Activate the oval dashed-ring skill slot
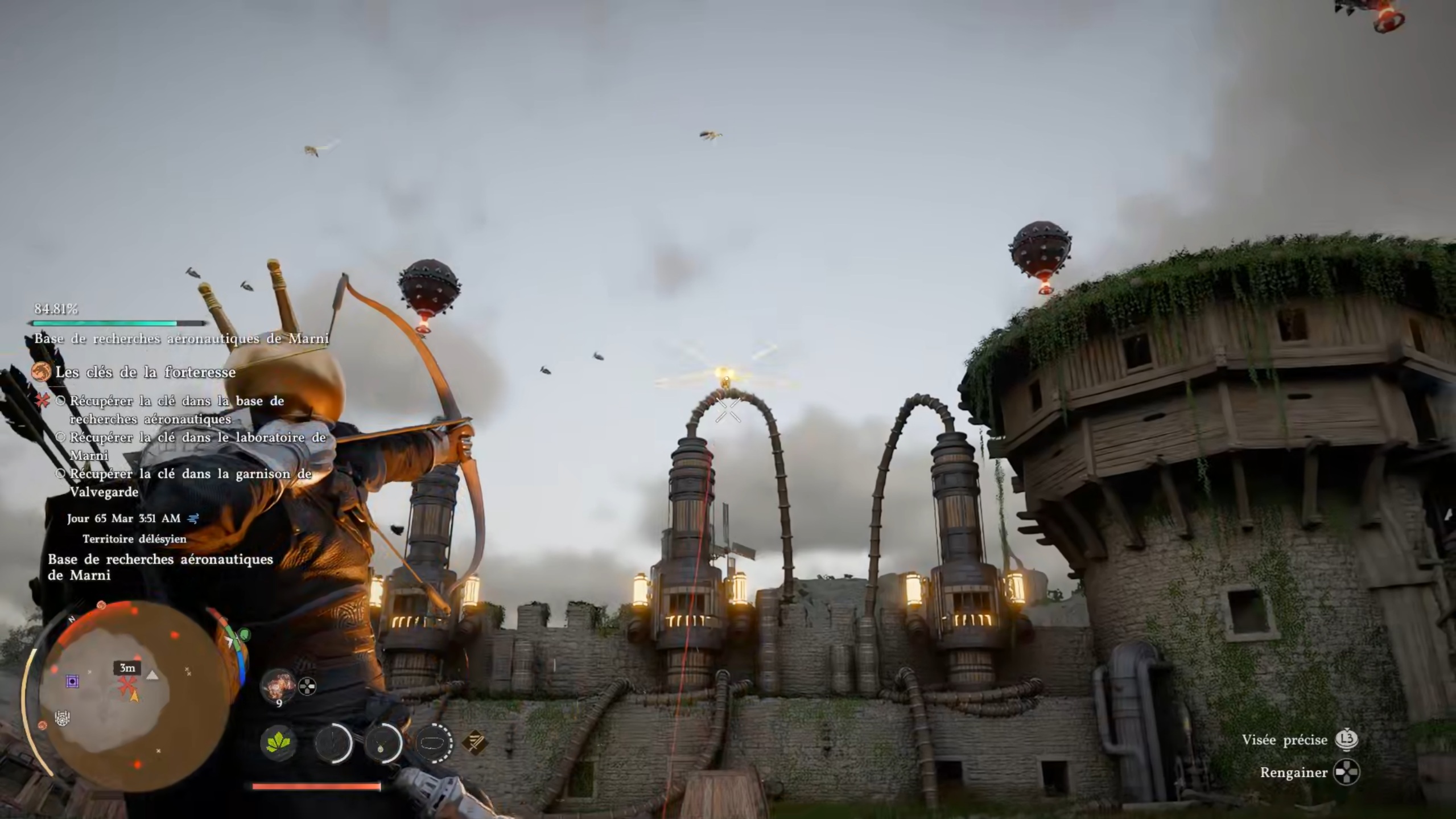Viewport: 1456px width, 819px height. [x=434, y=743]
